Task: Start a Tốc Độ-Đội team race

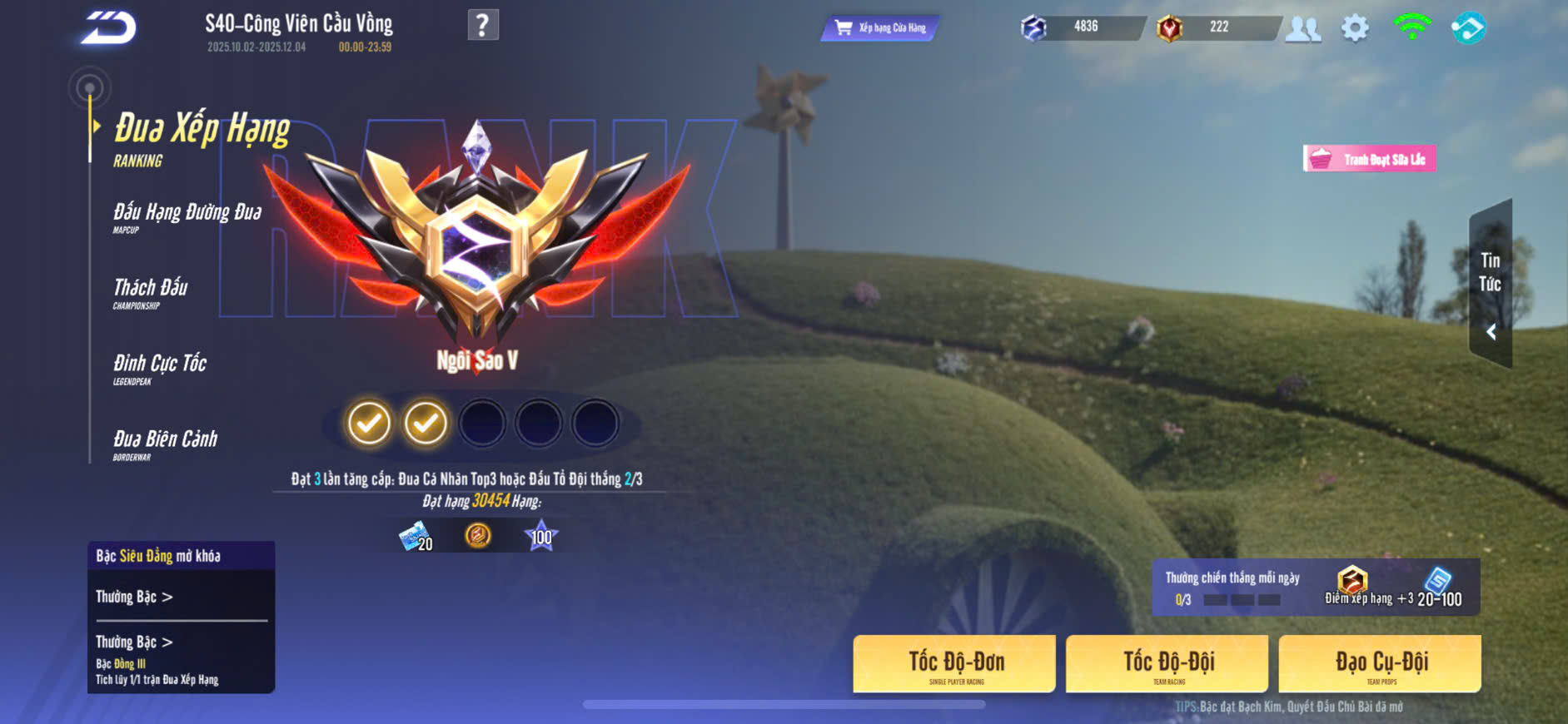Action: (1167, 664)
